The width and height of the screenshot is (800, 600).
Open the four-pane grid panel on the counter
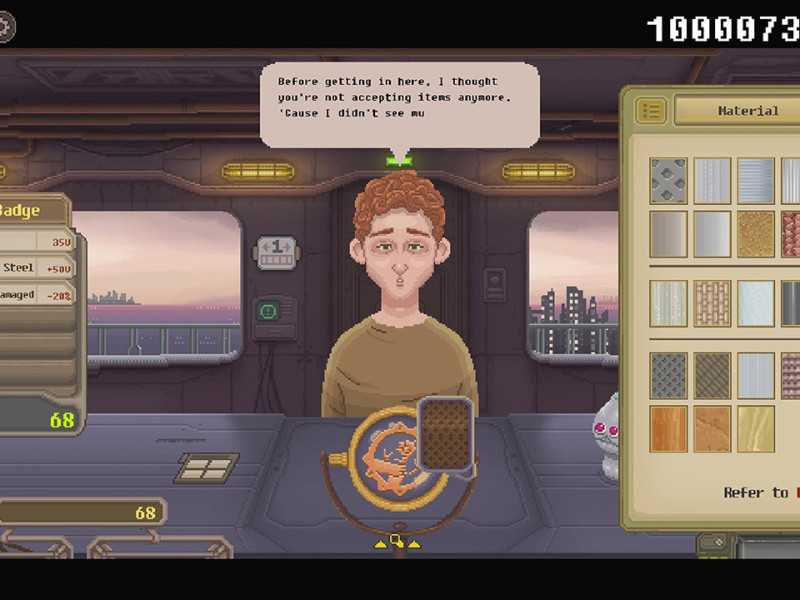coord(207,467)
